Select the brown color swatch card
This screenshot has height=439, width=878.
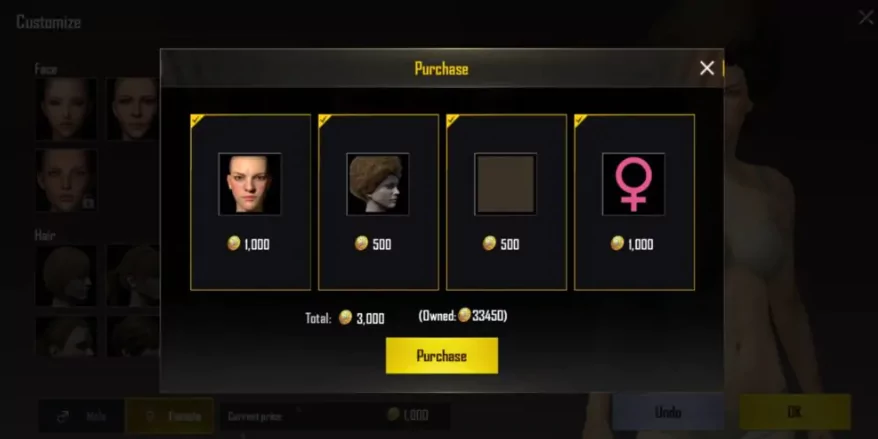pos(506,201)
